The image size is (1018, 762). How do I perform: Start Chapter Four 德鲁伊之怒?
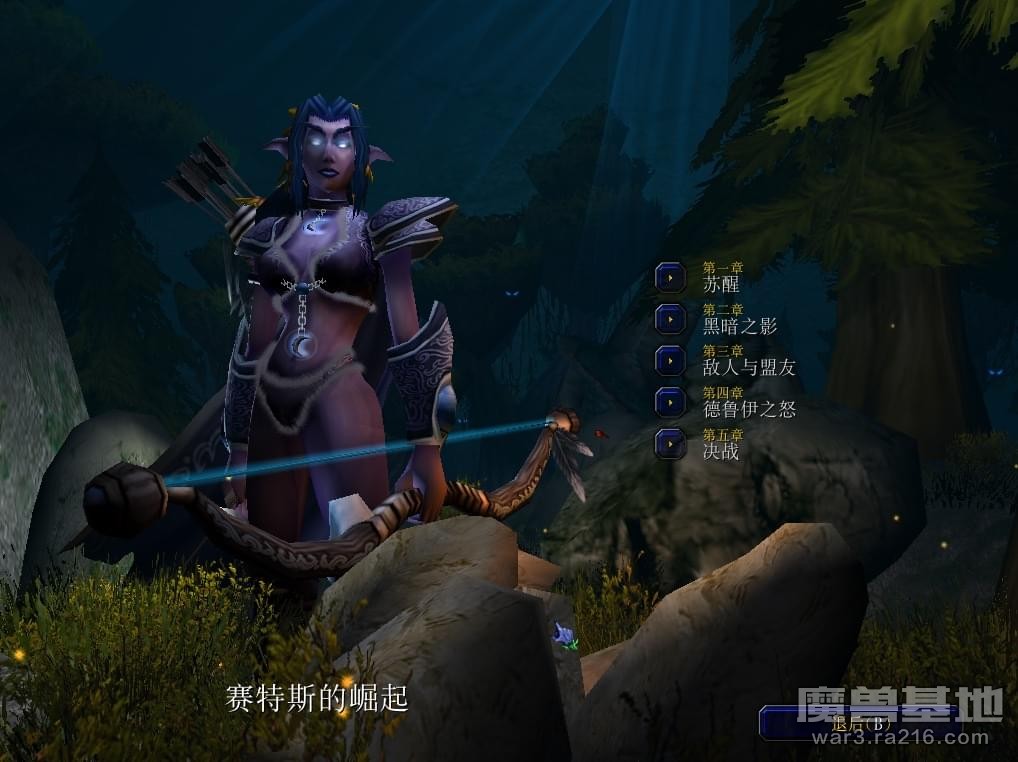(670, 402)
